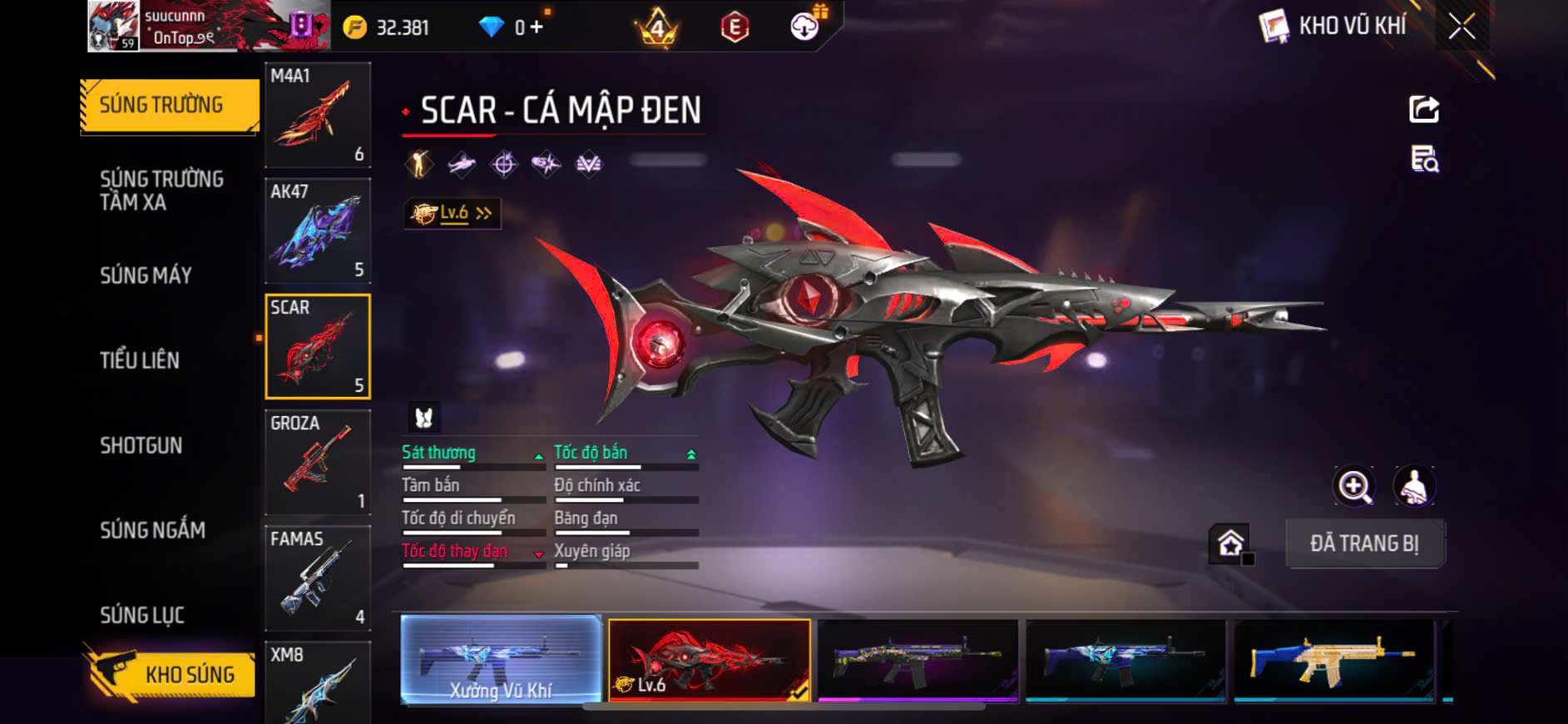Viewport: 1568px width, 724px height.
Task: Open the Súng Ngắm category
Action: (152, 530)
